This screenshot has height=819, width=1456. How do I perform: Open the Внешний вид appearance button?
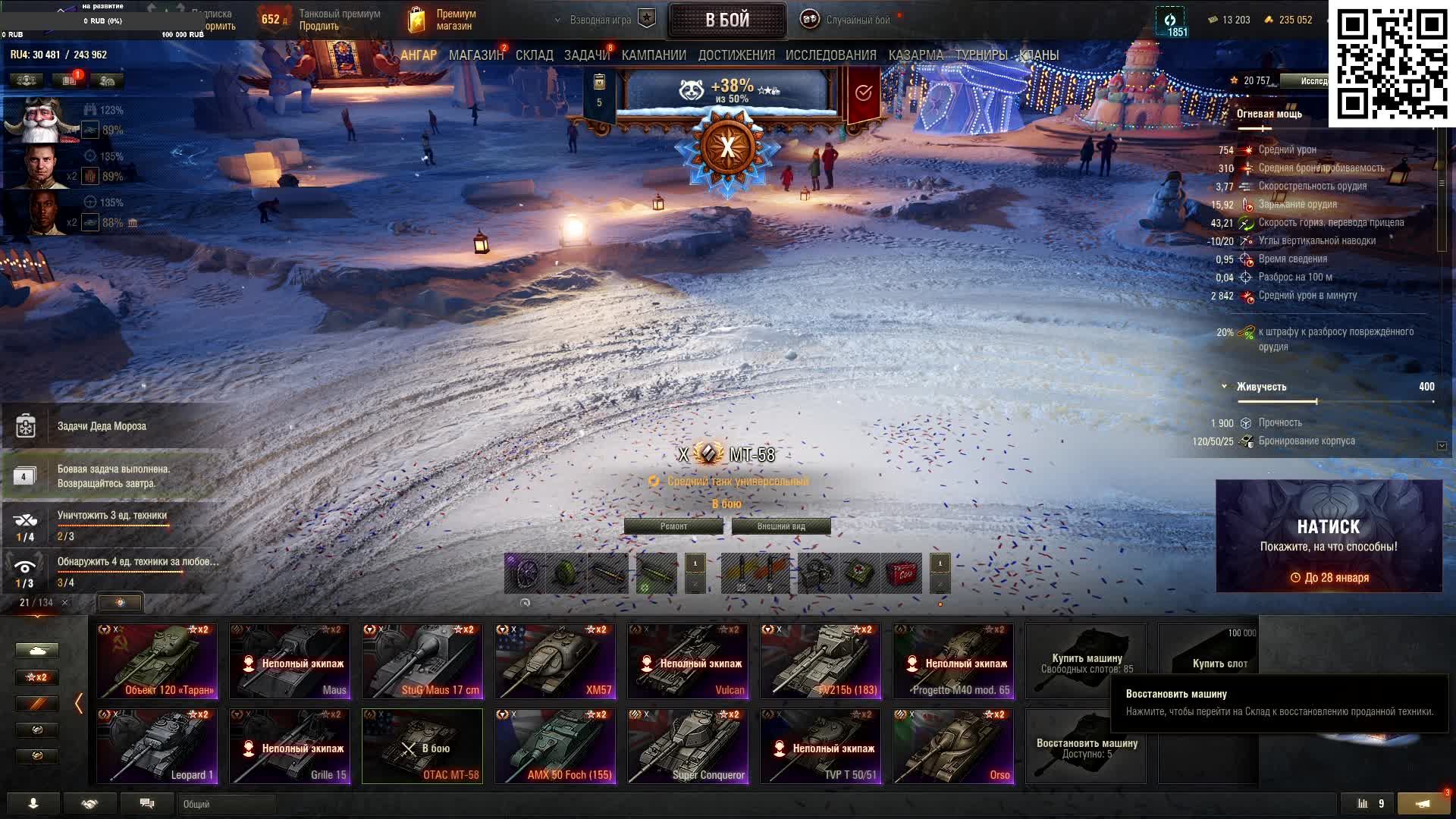(x=781, y=526)
